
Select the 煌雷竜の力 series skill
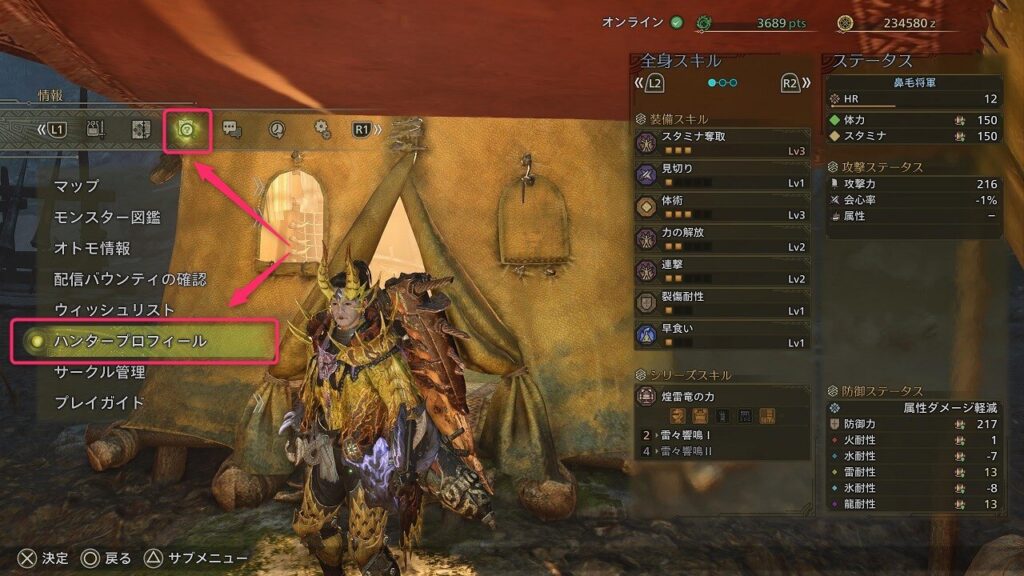(722, 397)
